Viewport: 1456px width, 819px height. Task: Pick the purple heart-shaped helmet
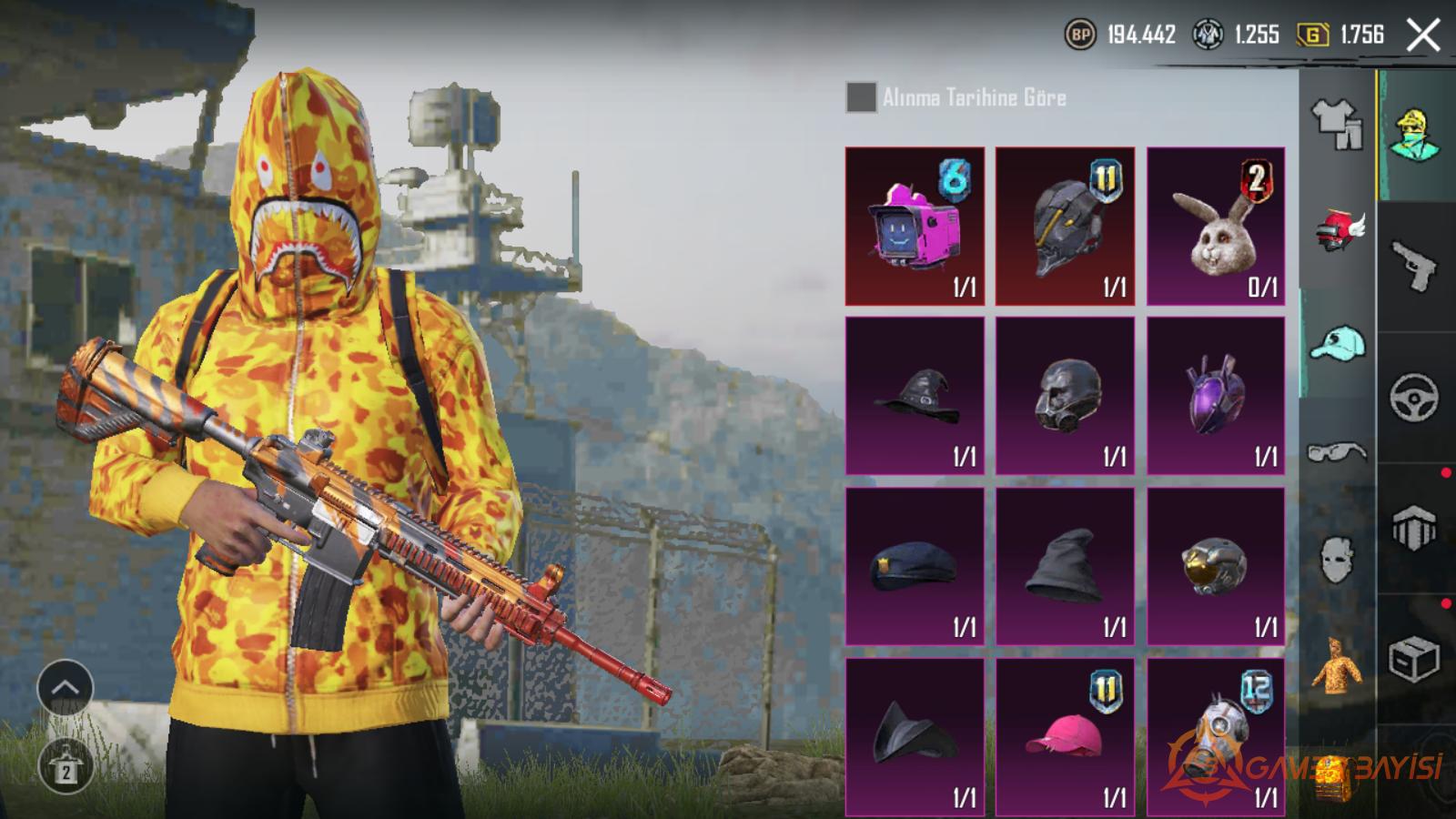tap(1216, 396)
